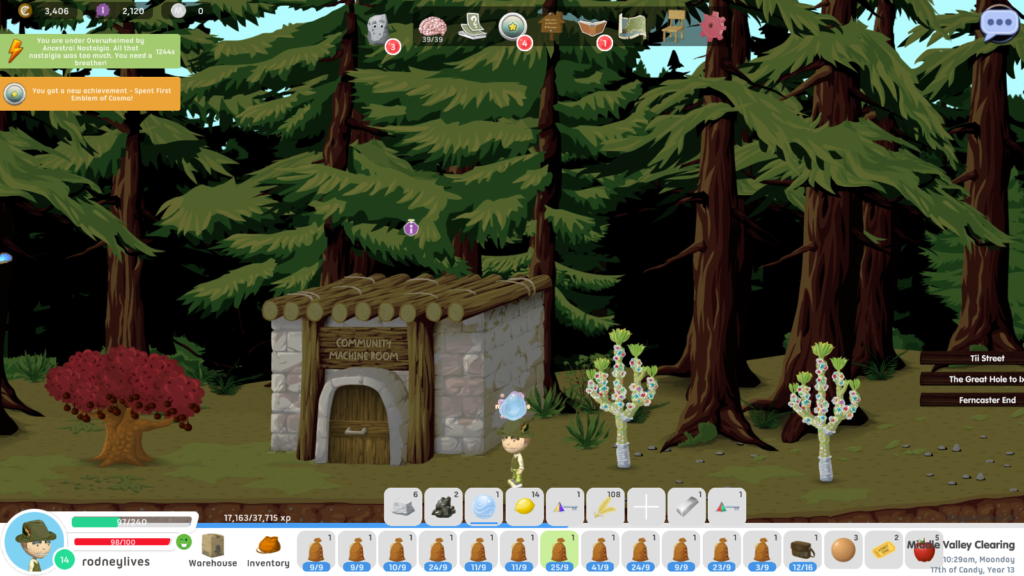This screenshot has width=1024, height=576.
Task: Click the empty plus hotbar slot
Action: click(646, 507)
